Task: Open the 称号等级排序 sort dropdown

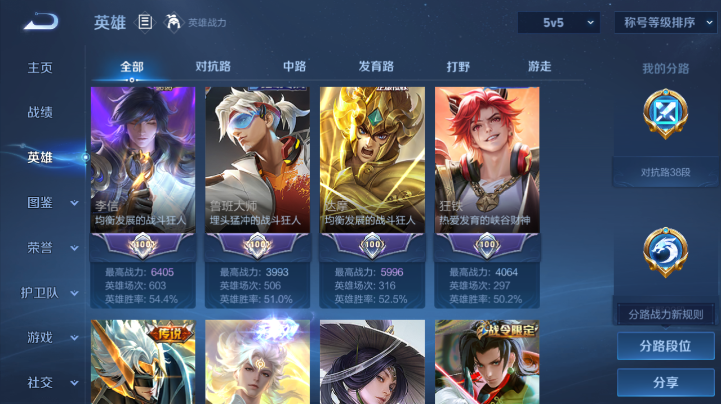Action: tap(665, 22)
